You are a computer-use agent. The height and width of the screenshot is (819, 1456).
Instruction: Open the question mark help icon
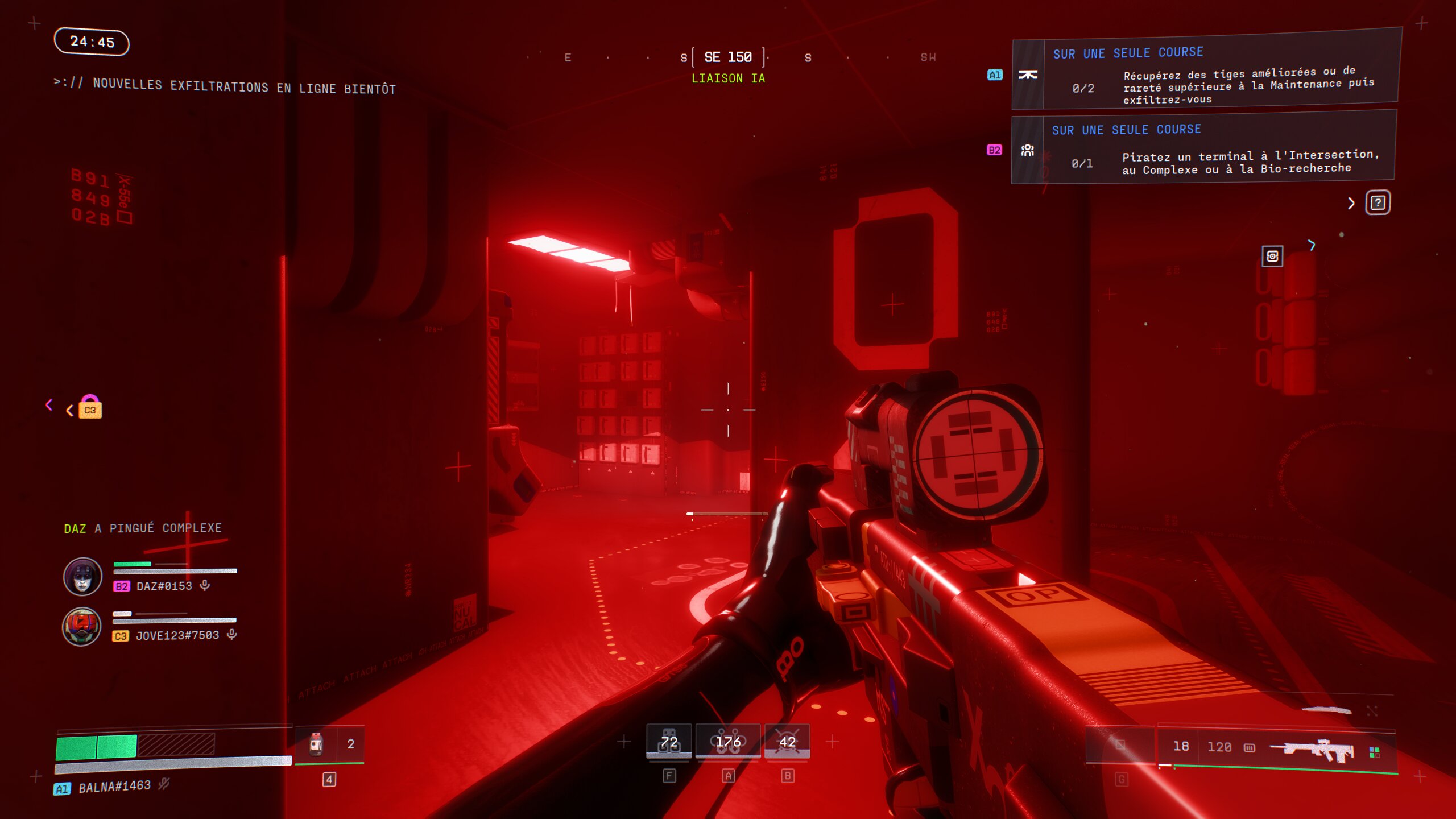pyautogui.click(x=1378, y=203)
